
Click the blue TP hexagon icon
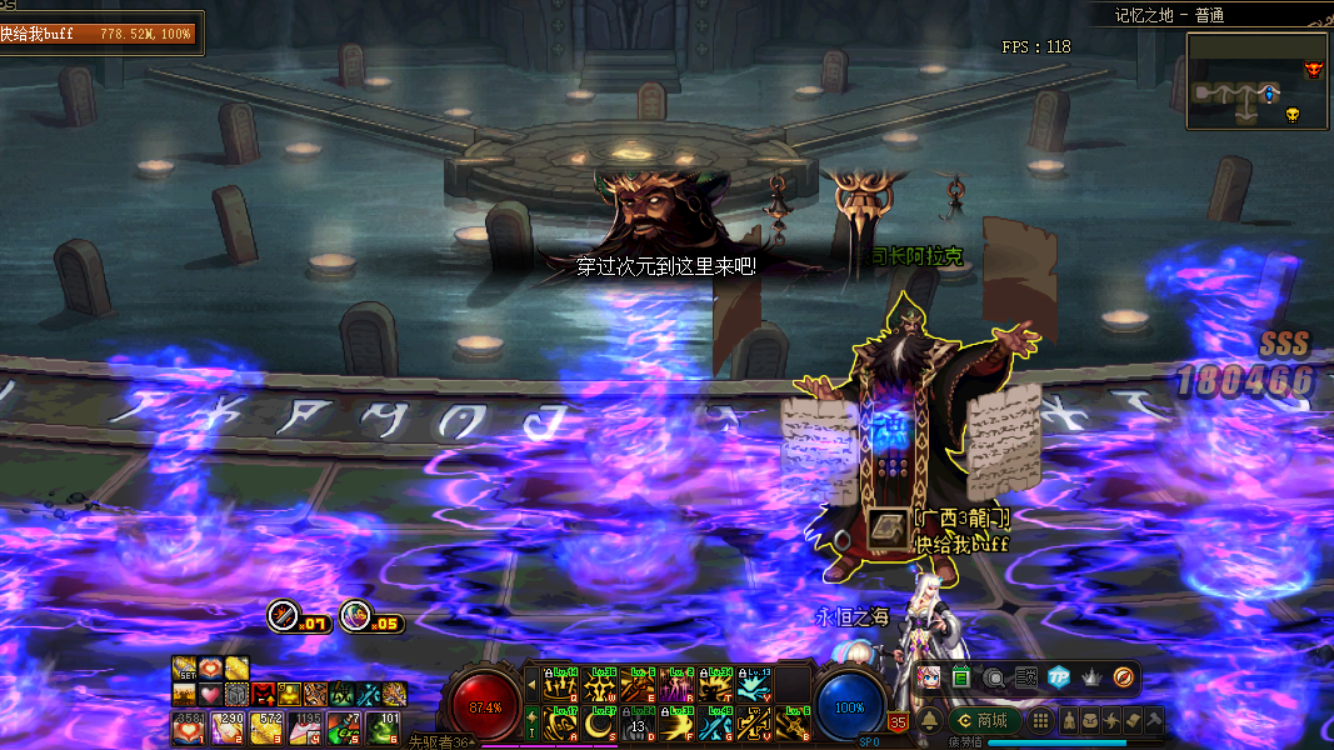pos(1059,677)
